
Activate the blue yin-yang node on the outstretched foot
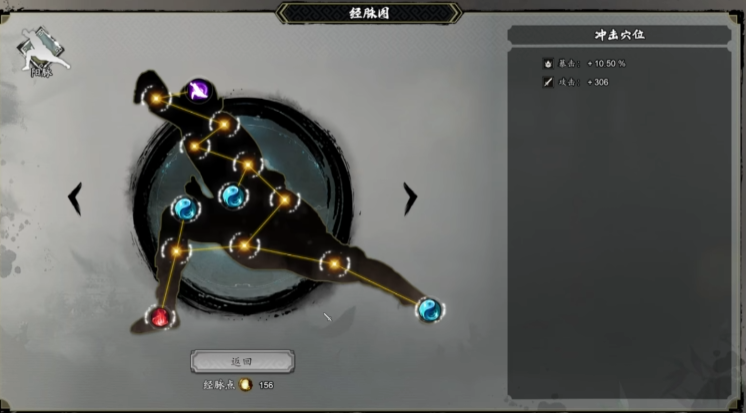429,309
